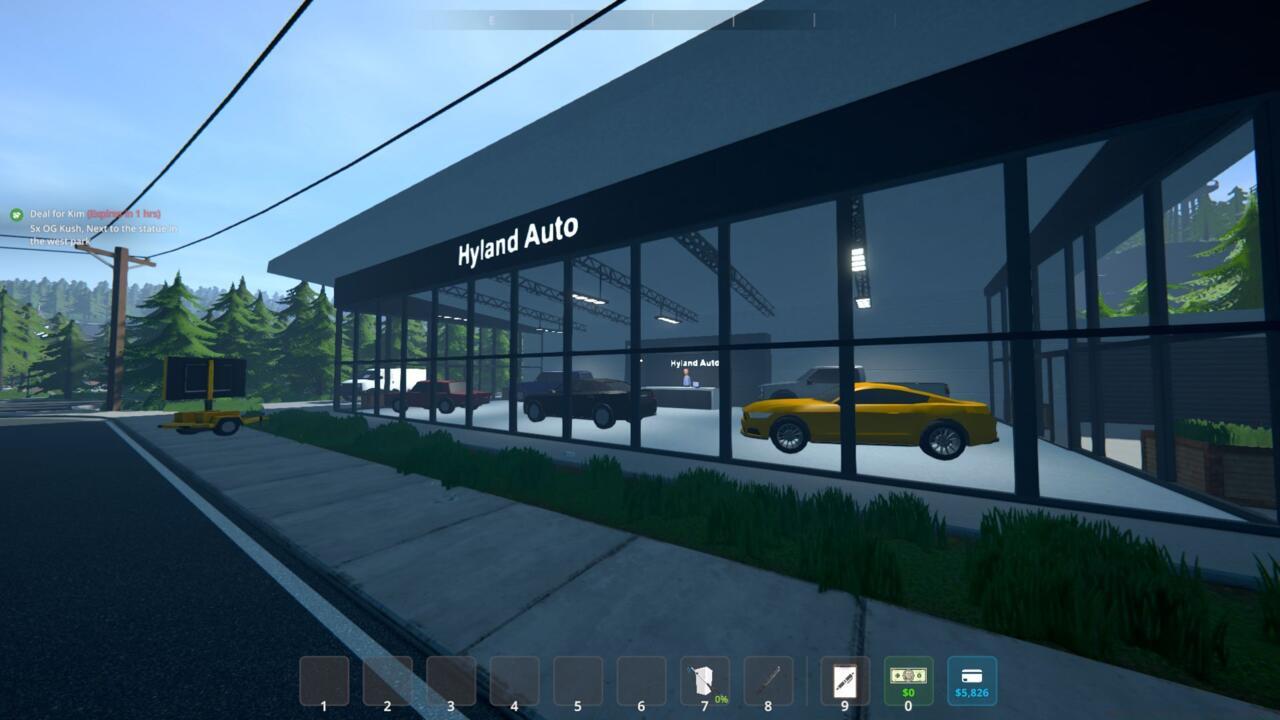Click the green deal notification icon

click(15, 213)
